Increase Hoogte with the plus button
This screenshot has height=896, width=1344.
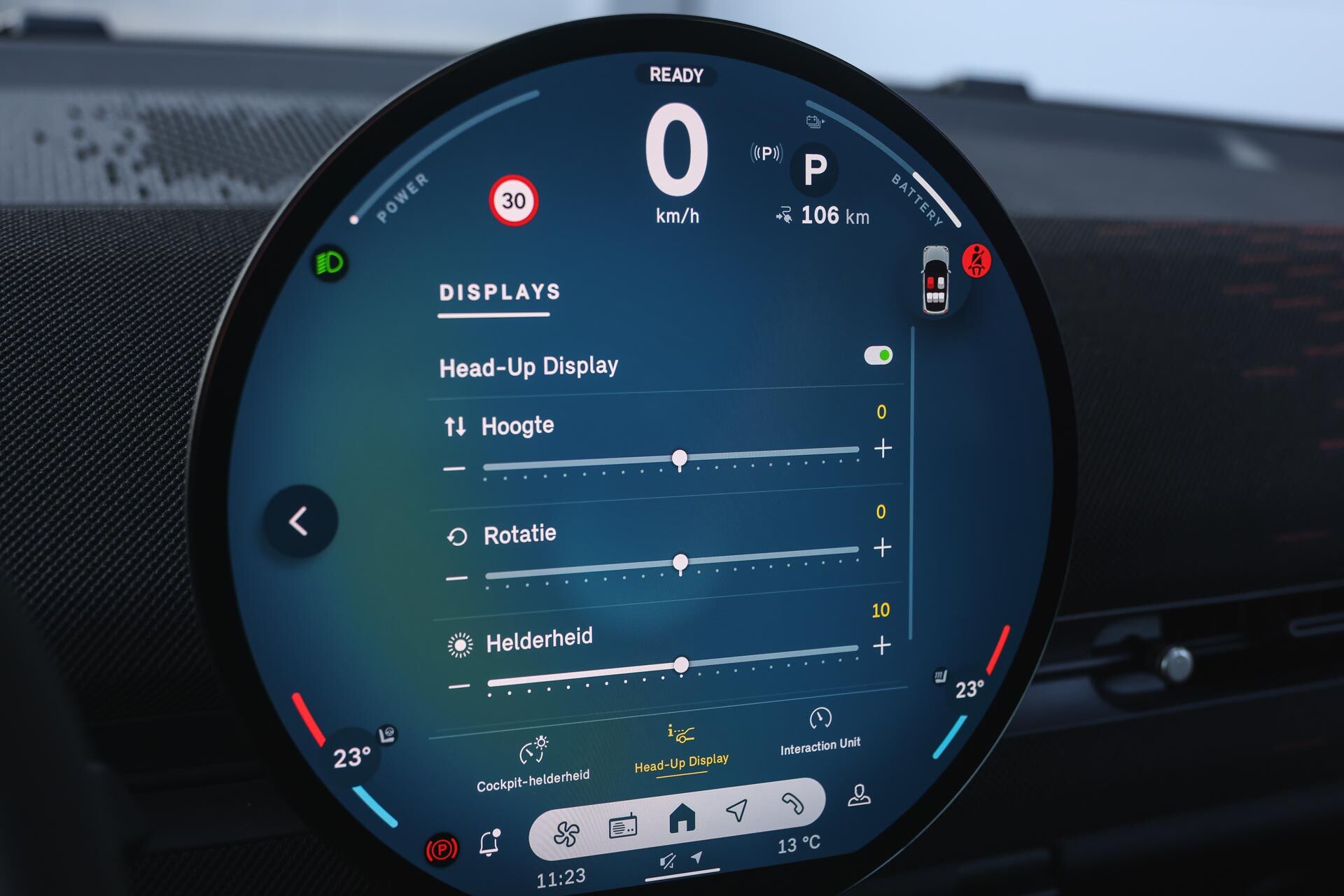tap(883, 448)
